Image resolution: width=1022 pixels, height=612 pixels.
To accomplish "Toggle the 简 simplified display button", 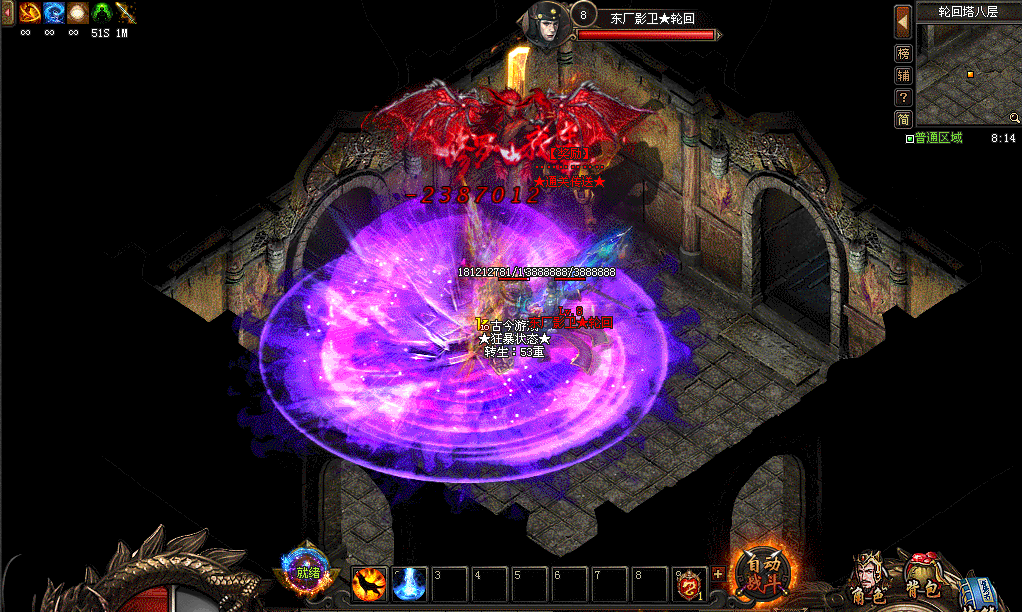I will click(903, 120).
